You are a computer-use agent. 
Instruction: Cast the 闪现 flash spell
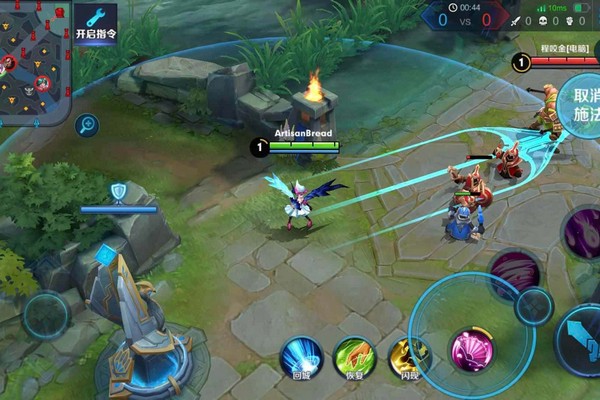pos(407,358)
